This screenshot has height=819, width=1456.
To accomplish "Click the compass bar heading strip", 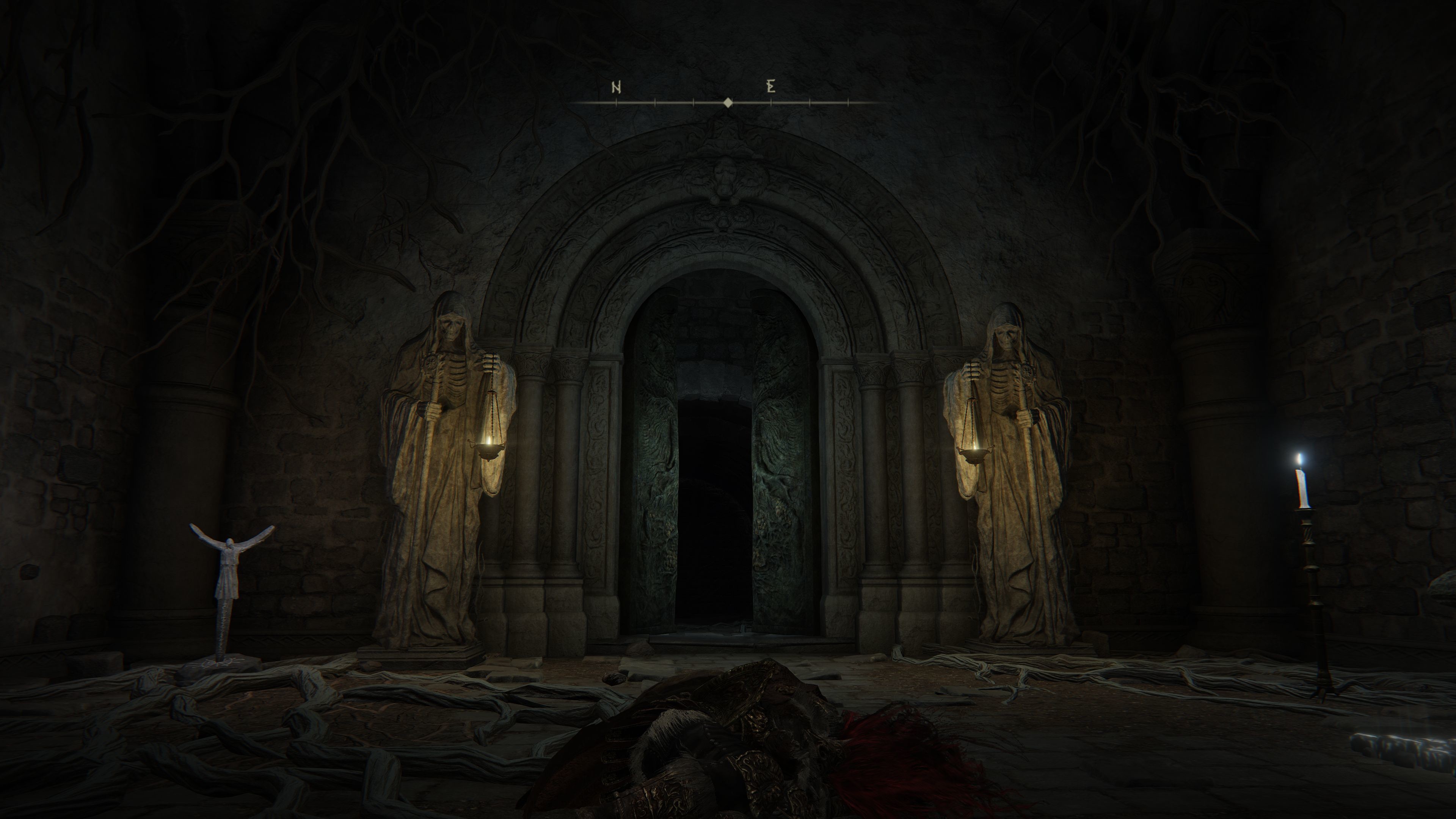I will (x=728, y=102).
